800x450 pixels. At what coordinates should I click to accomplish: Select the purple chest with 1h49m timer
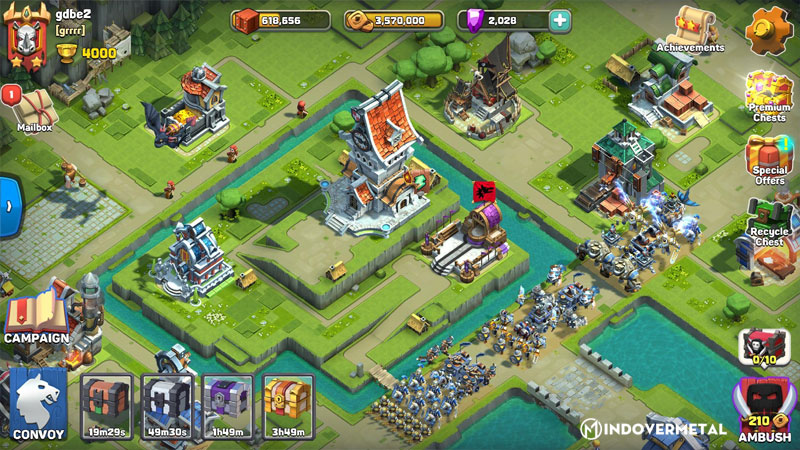tap(228, 407)
